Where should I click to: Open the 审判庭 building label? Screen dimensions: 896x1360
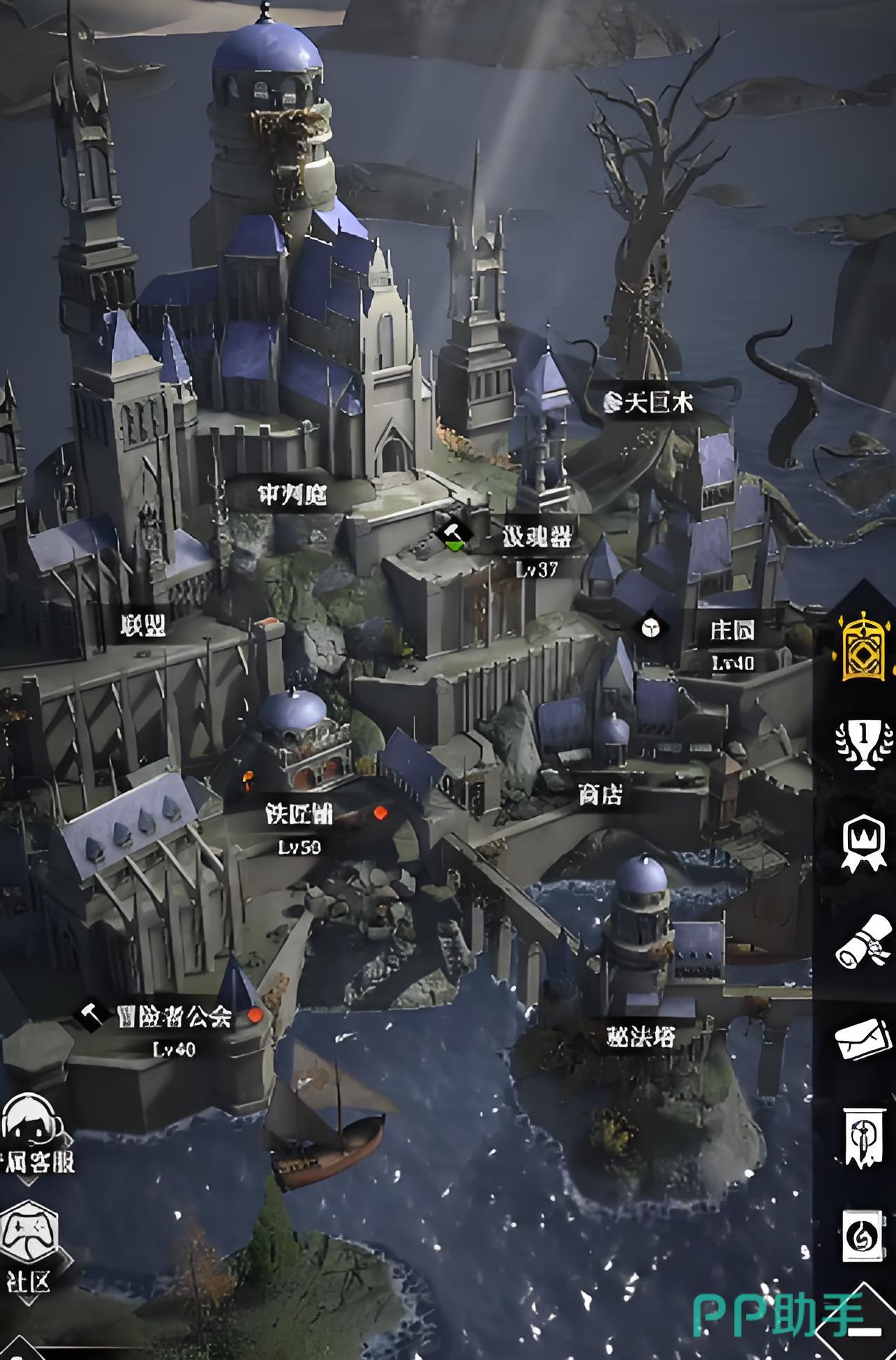(x=292, y=496)
